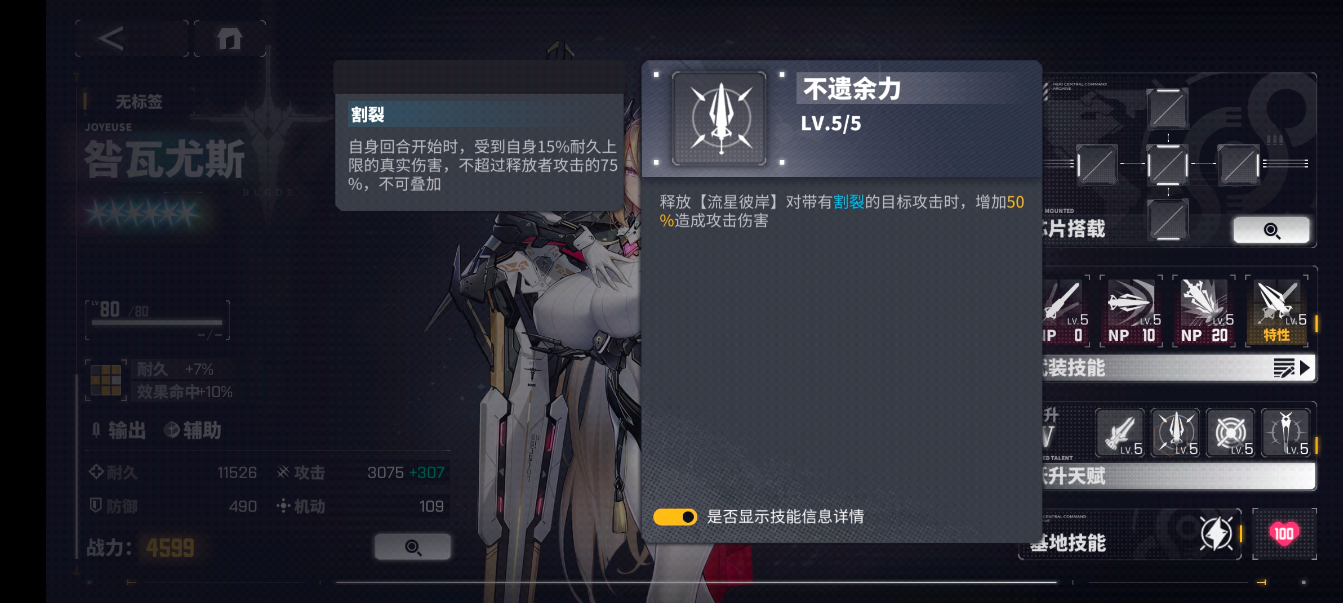Screen dimensions: 1343x603
Task: Open the chip loadout magnifier button
Action: [x=1271, y=230]
